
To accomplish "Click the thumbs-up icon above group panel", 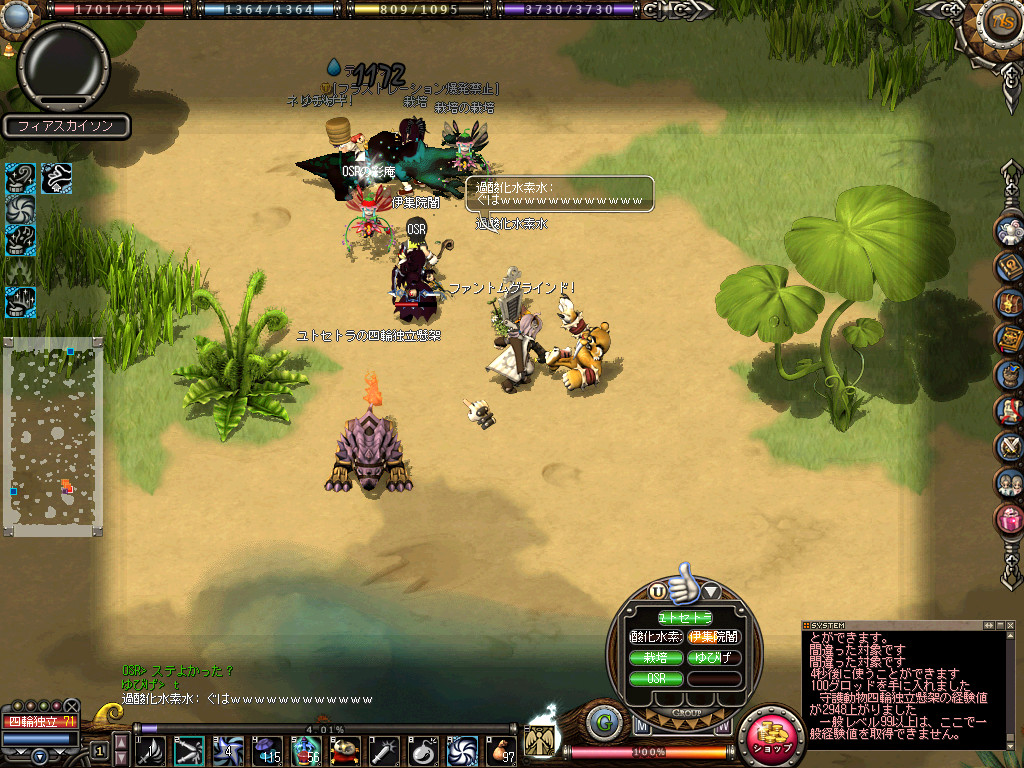I will 684,584.
